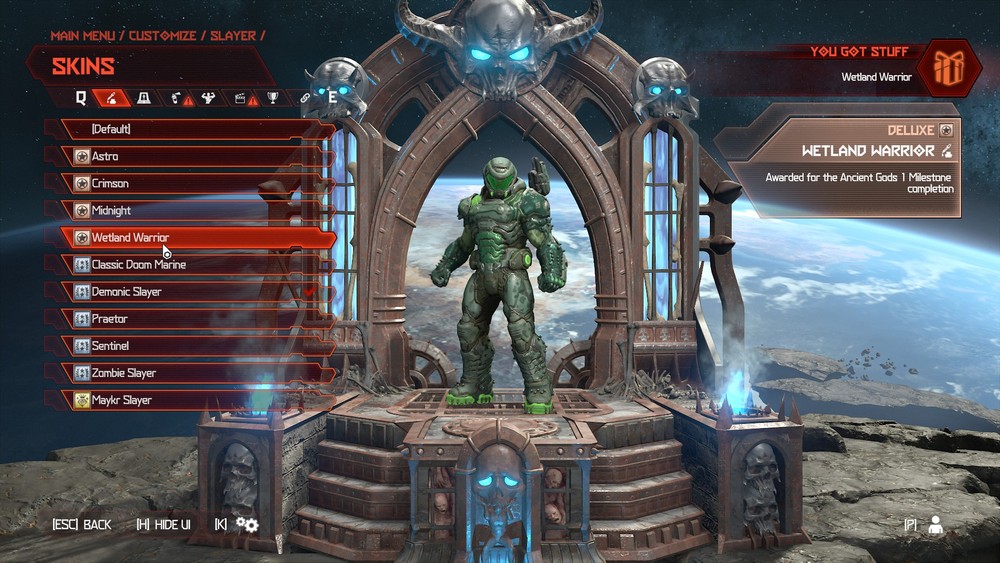
Task: Select the Wetland Warrior skin
Action: click(x=190, y=238)
